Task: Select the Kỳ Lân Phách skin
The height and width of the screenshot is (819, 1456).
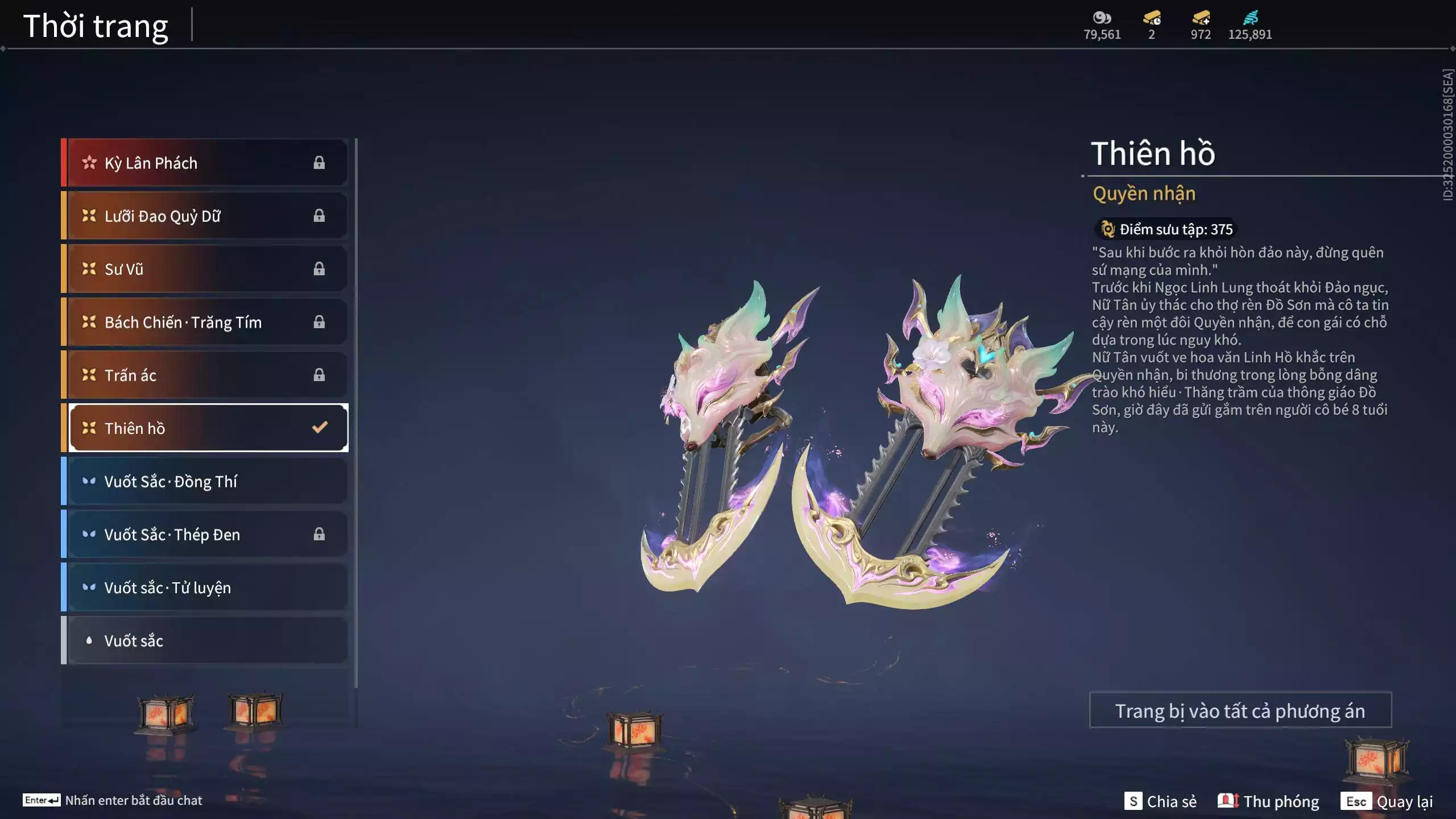Action: pyautogui.click(x=205, y=163)
